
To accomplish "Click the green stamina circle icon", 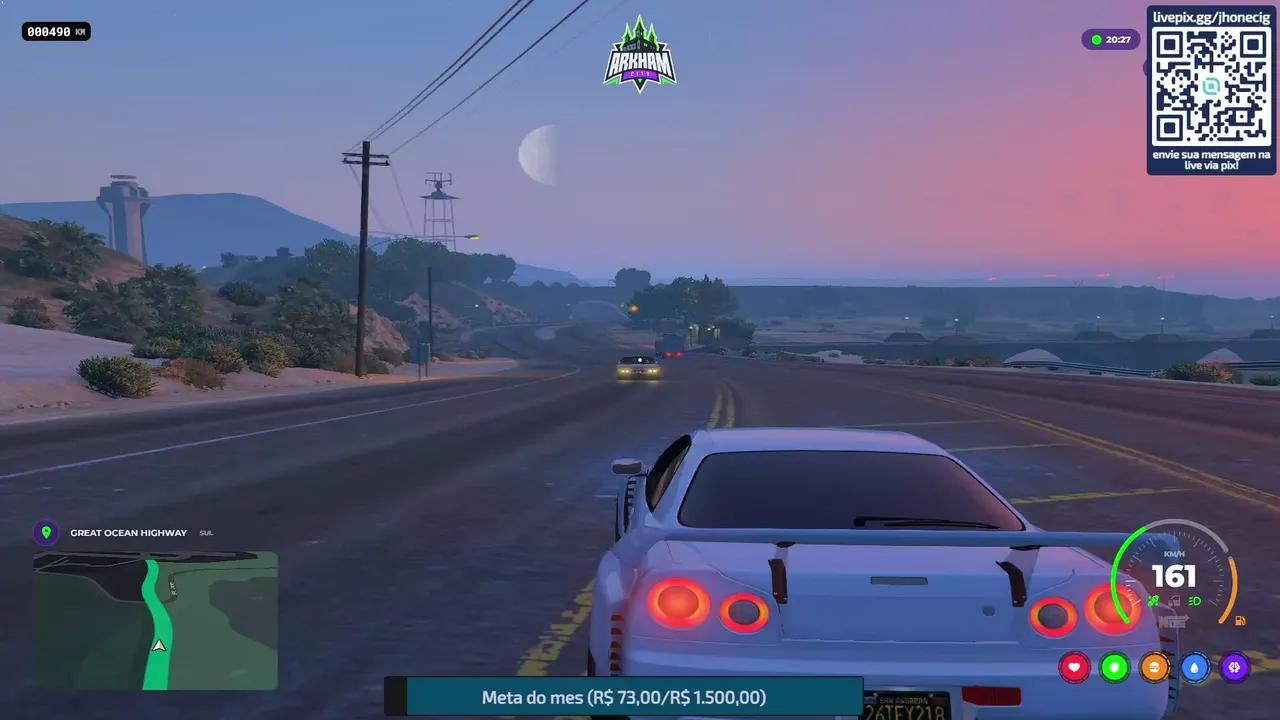I will pos(1115,667).
